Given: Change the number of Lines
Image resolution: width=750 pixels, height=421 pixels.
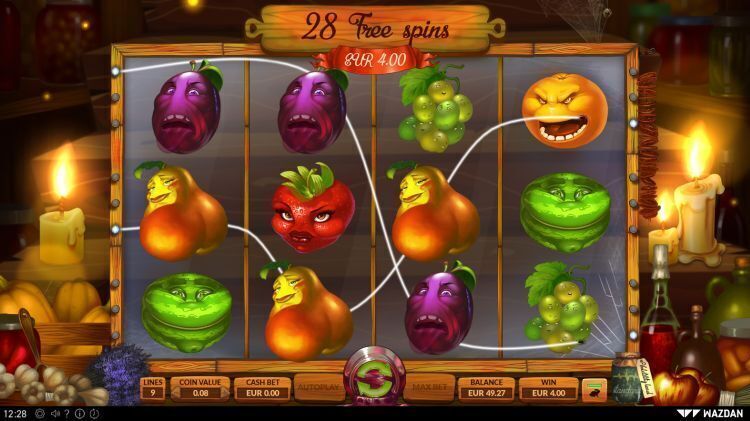Looking at the screenshot, I should [153, 388].
